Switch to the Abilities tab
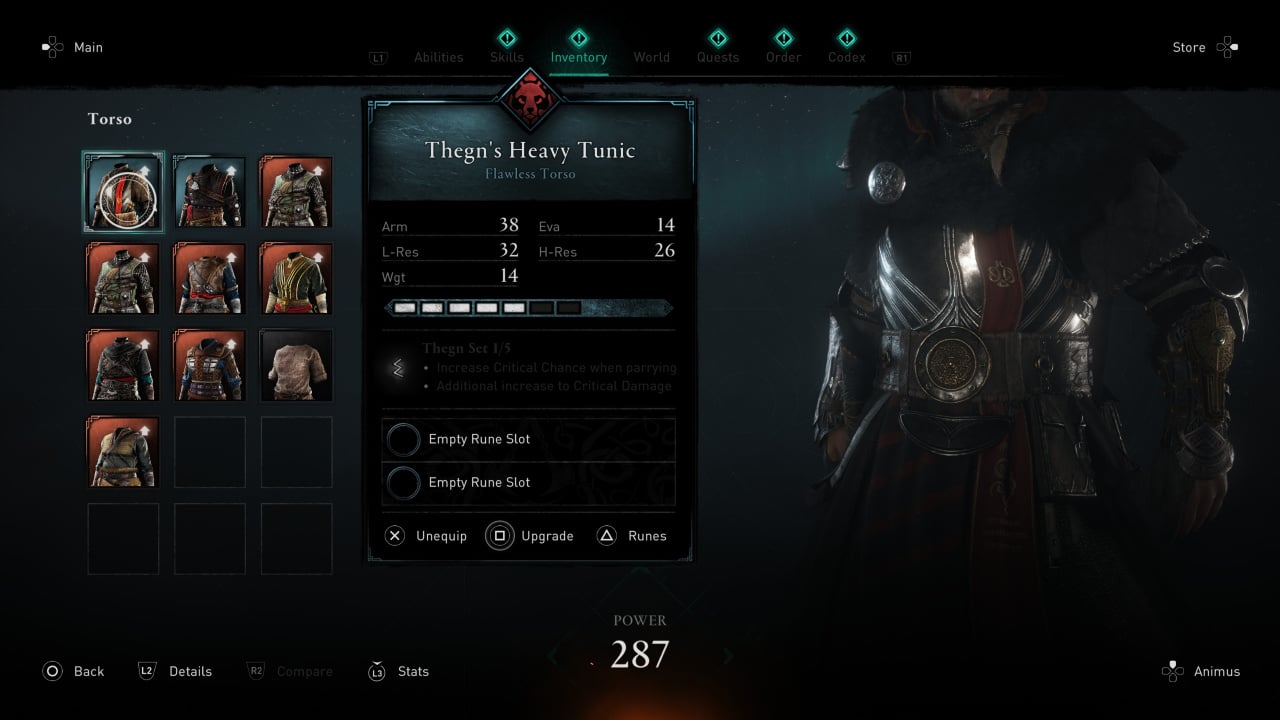 click(439, 57)
